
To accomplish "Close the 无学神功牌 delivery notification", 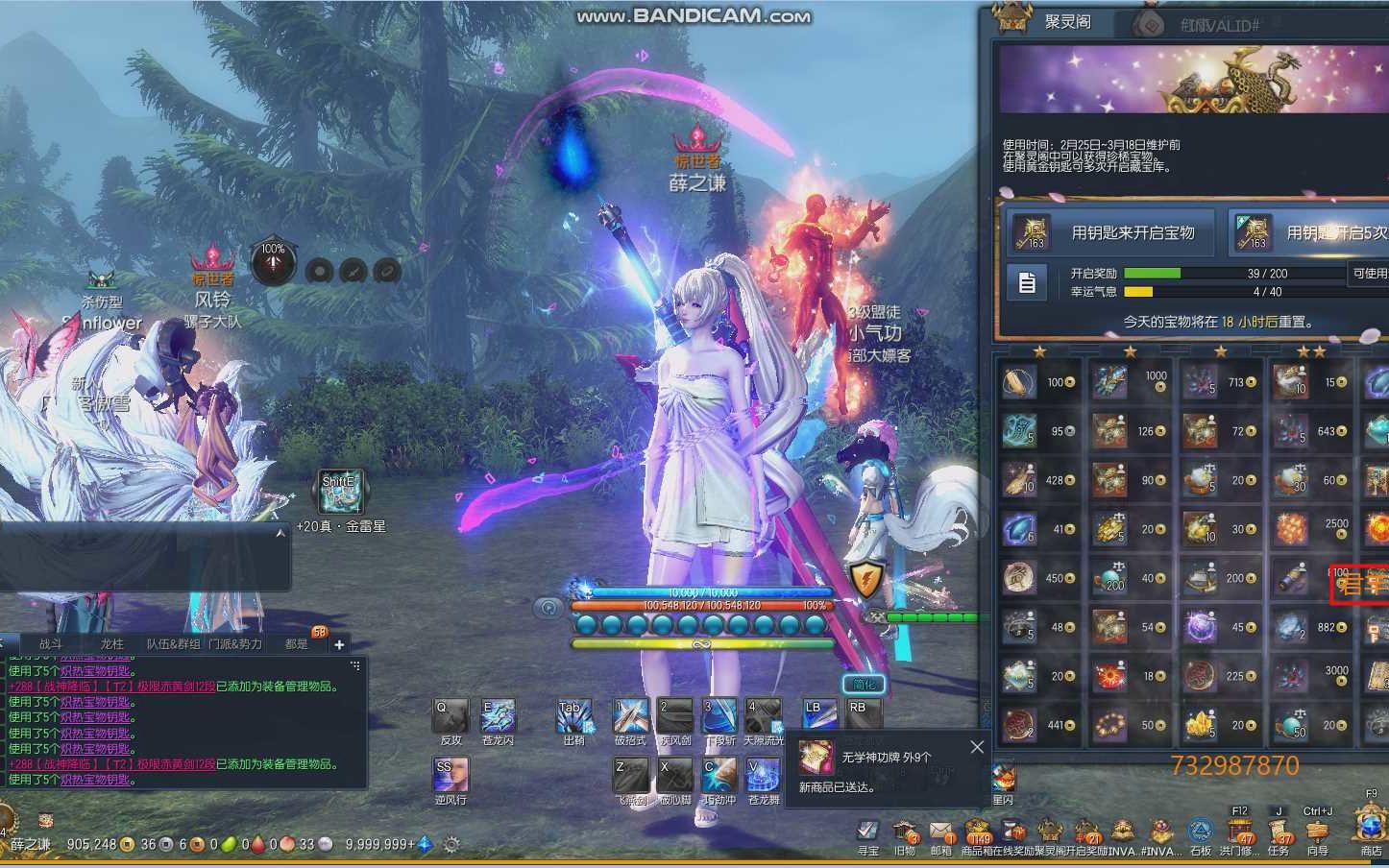I will [977, 747].
